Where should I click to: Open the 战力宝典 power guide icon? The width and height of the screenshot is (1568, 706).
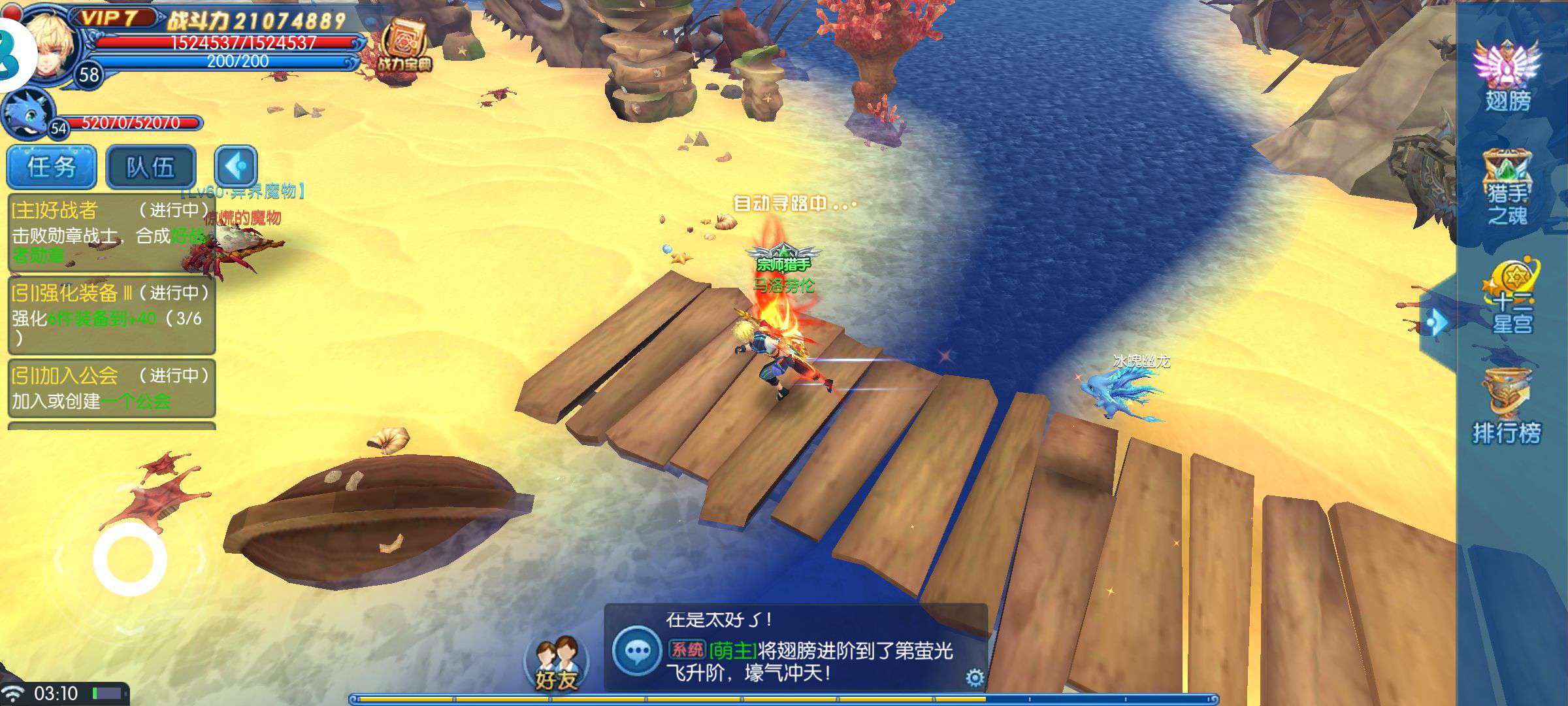click(x=403, y=46)
